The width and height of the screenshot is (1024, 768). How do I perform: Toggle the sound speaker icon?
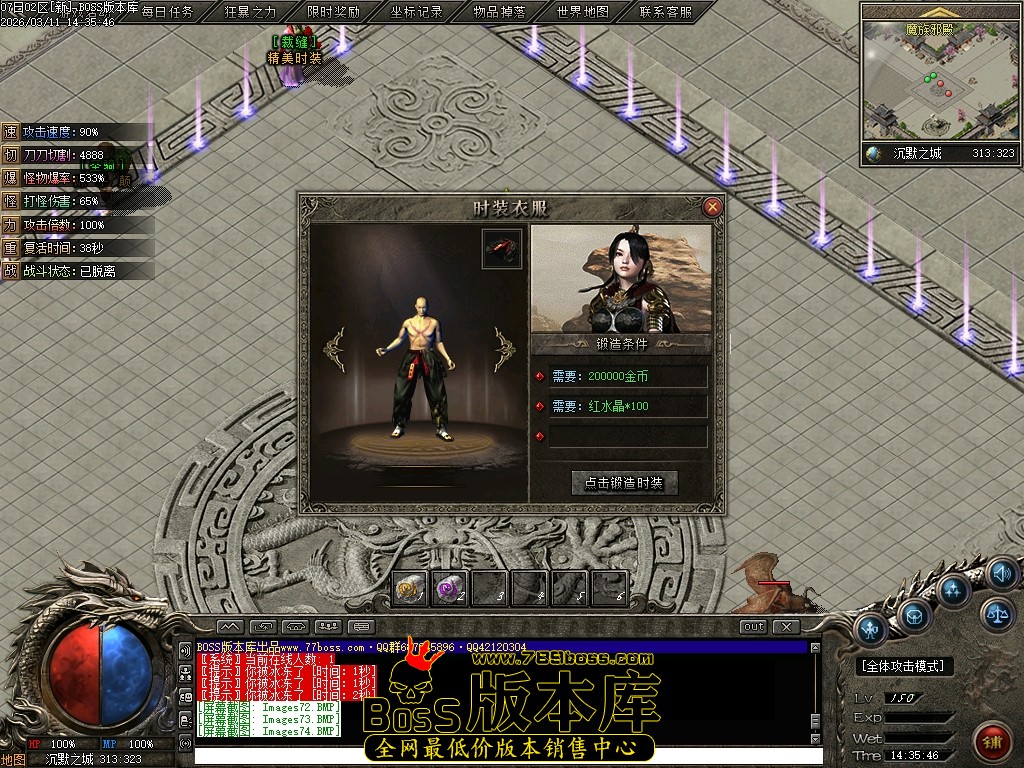(x=1002, y=573)
